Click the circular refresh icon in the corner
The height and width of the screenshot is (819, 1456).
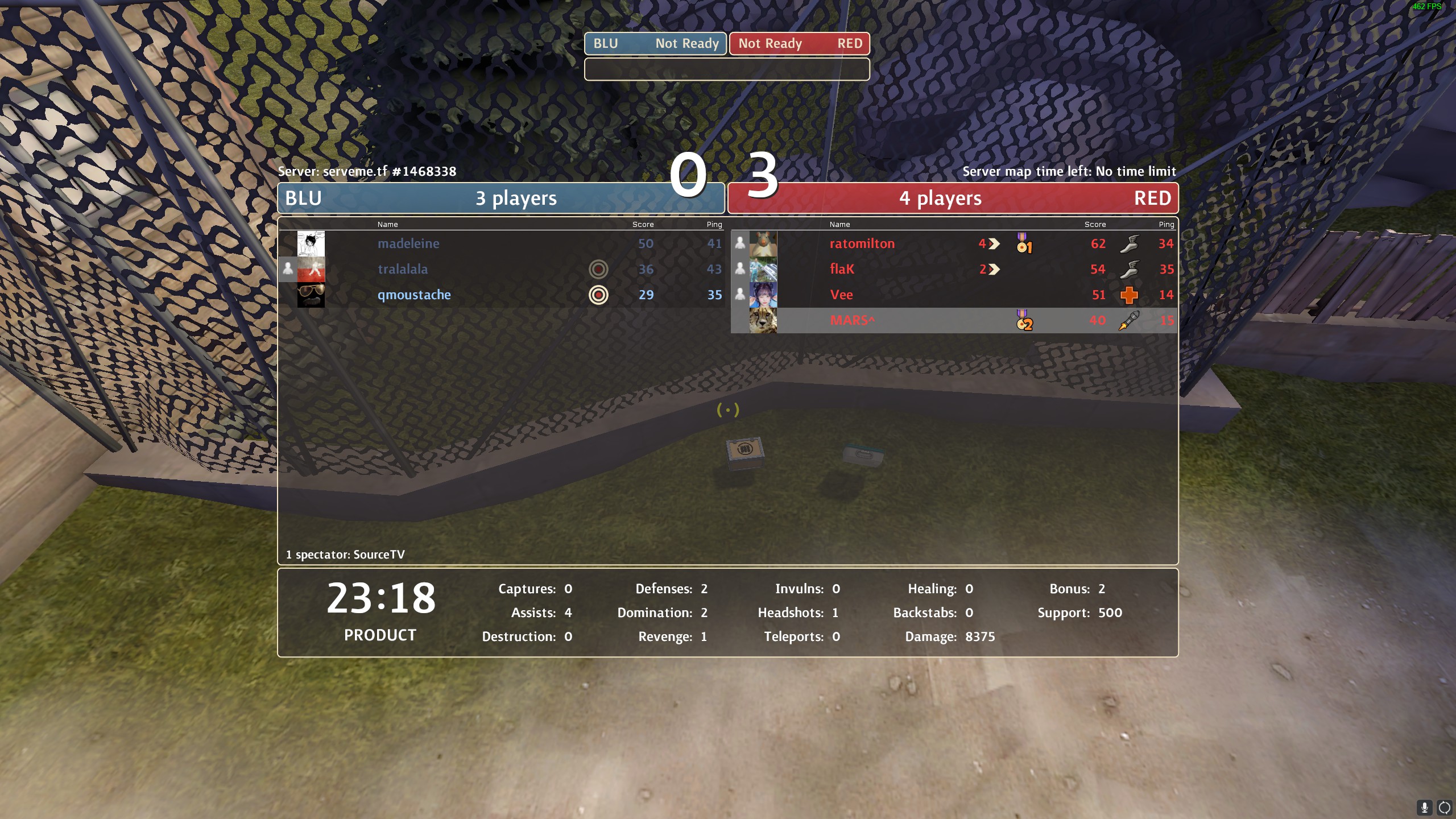pos(1445,807)
